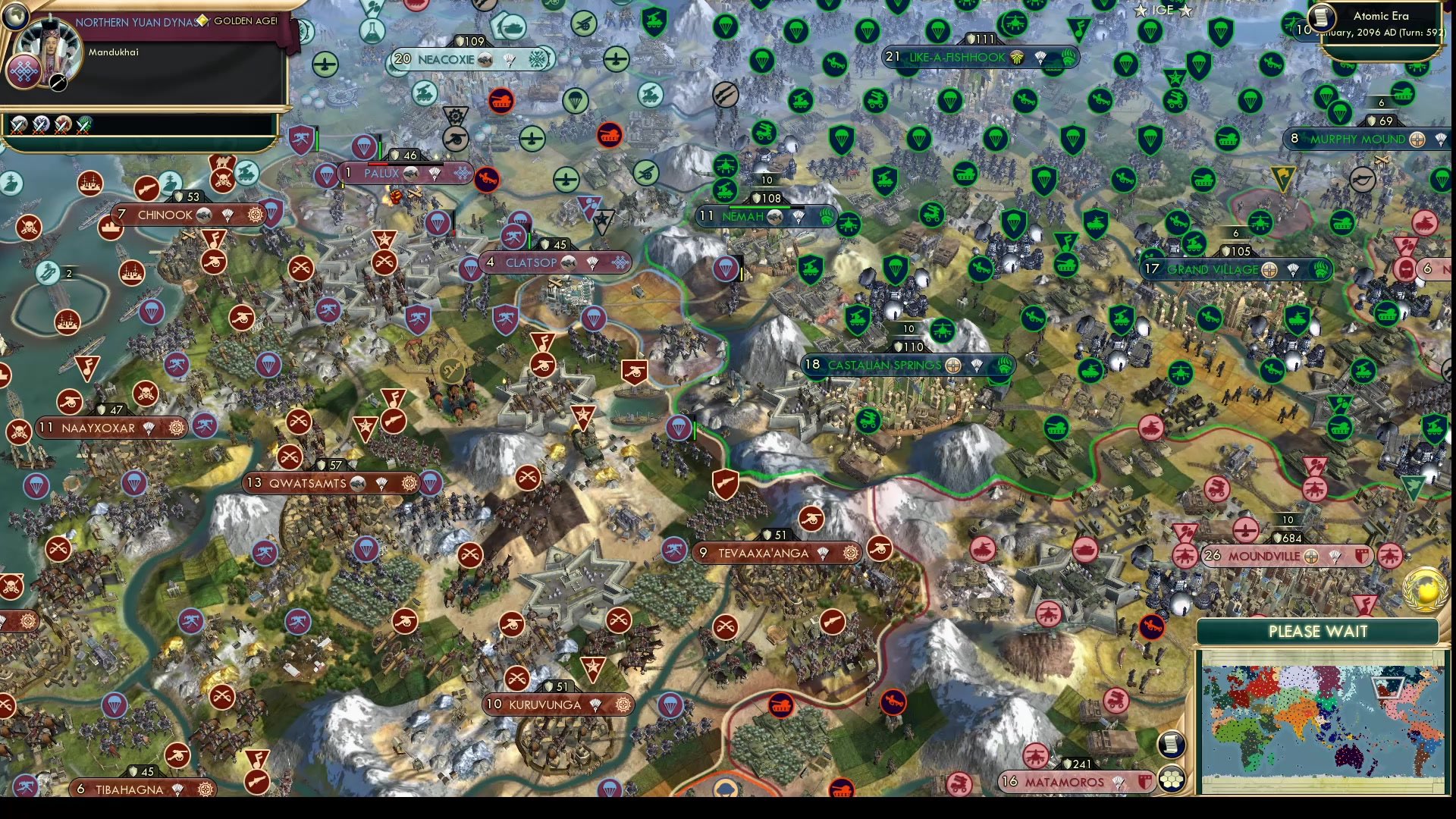The height and width of the screenshot is (819, 1456).
Task: Toggle strategic view with the hexagon icon
Action: 1172,777
